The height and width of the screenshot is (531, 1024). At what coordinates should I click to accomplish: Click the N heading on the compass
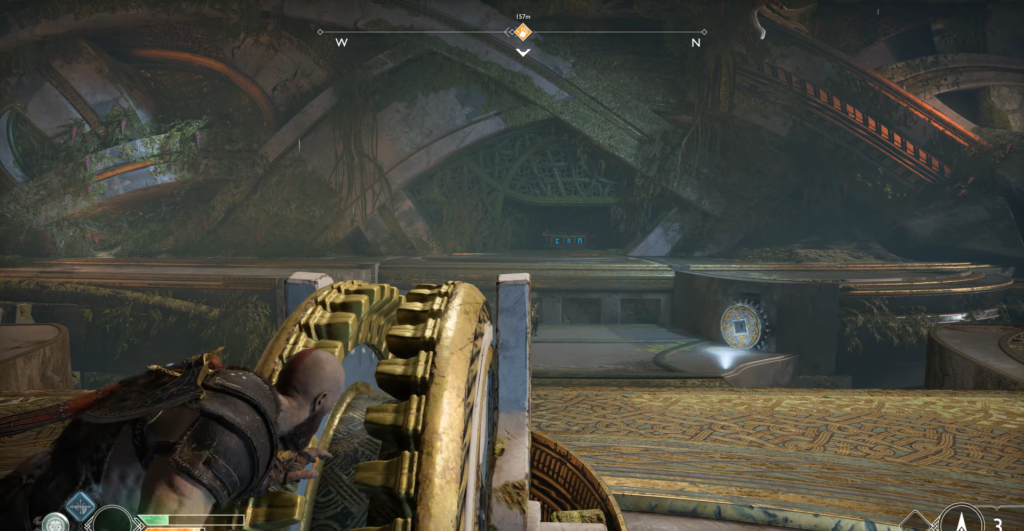pyautogui.click(x=696, y=43)
